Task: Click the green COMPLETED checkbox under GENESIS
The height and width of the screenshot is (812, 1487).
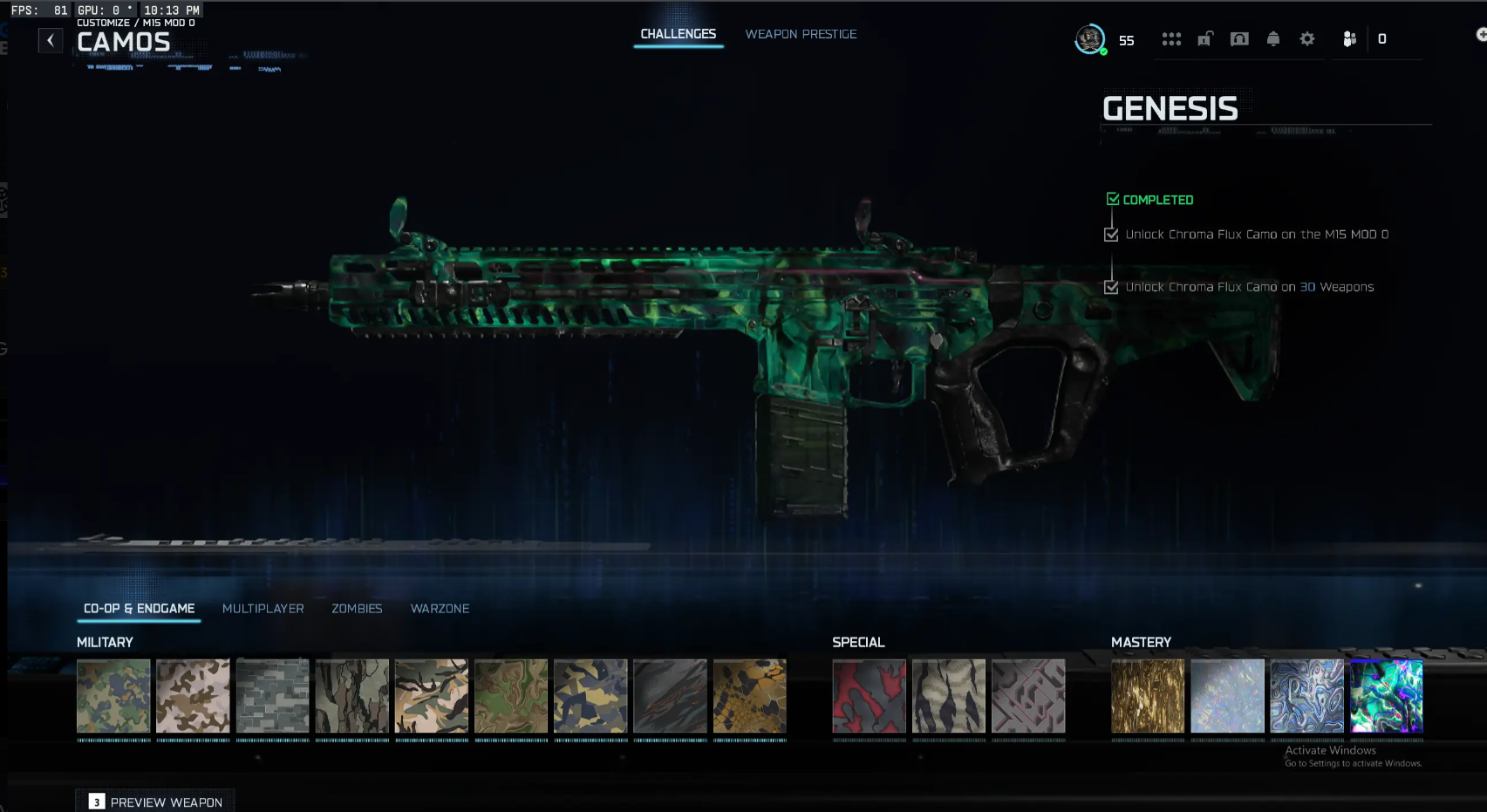Action: click(1113, 198)
